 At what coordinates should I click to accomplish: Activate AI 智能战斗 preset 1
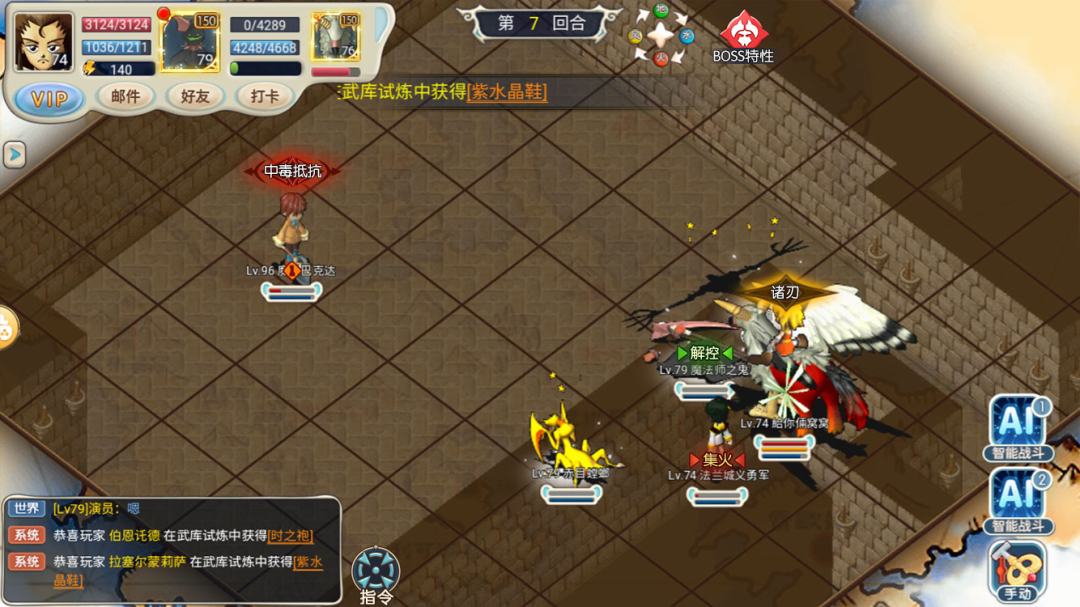(x=1018, y=427)
